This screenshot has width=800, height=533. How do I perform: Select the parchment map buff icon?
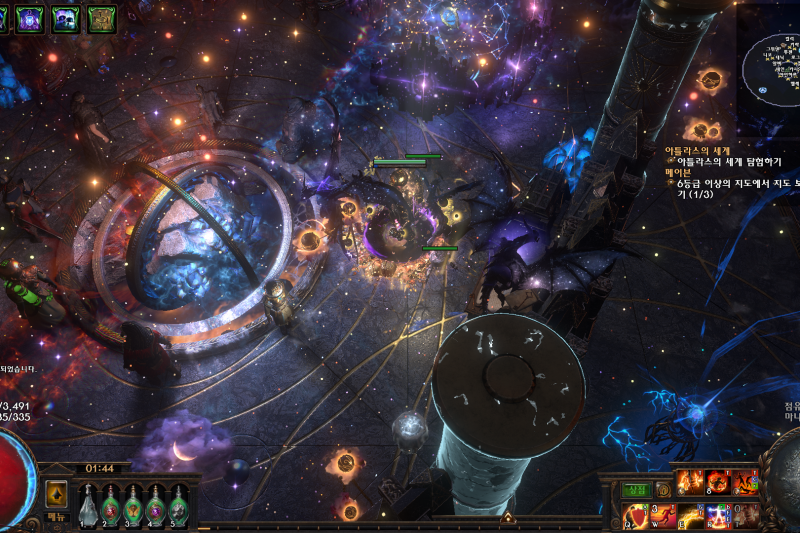tap(101, 17)
